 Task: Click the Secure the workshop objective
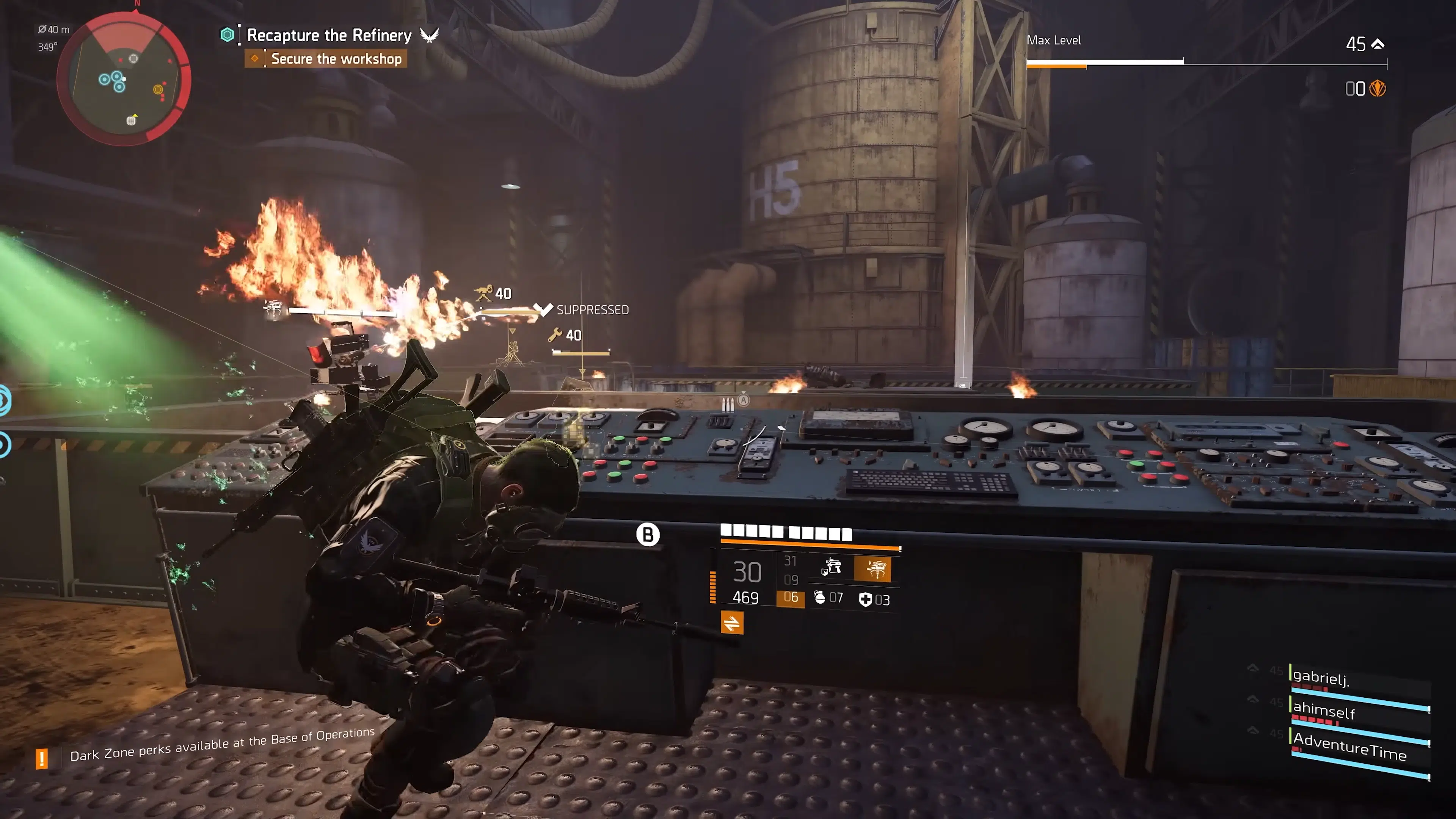pyautogui.click(x=336, y=59)
